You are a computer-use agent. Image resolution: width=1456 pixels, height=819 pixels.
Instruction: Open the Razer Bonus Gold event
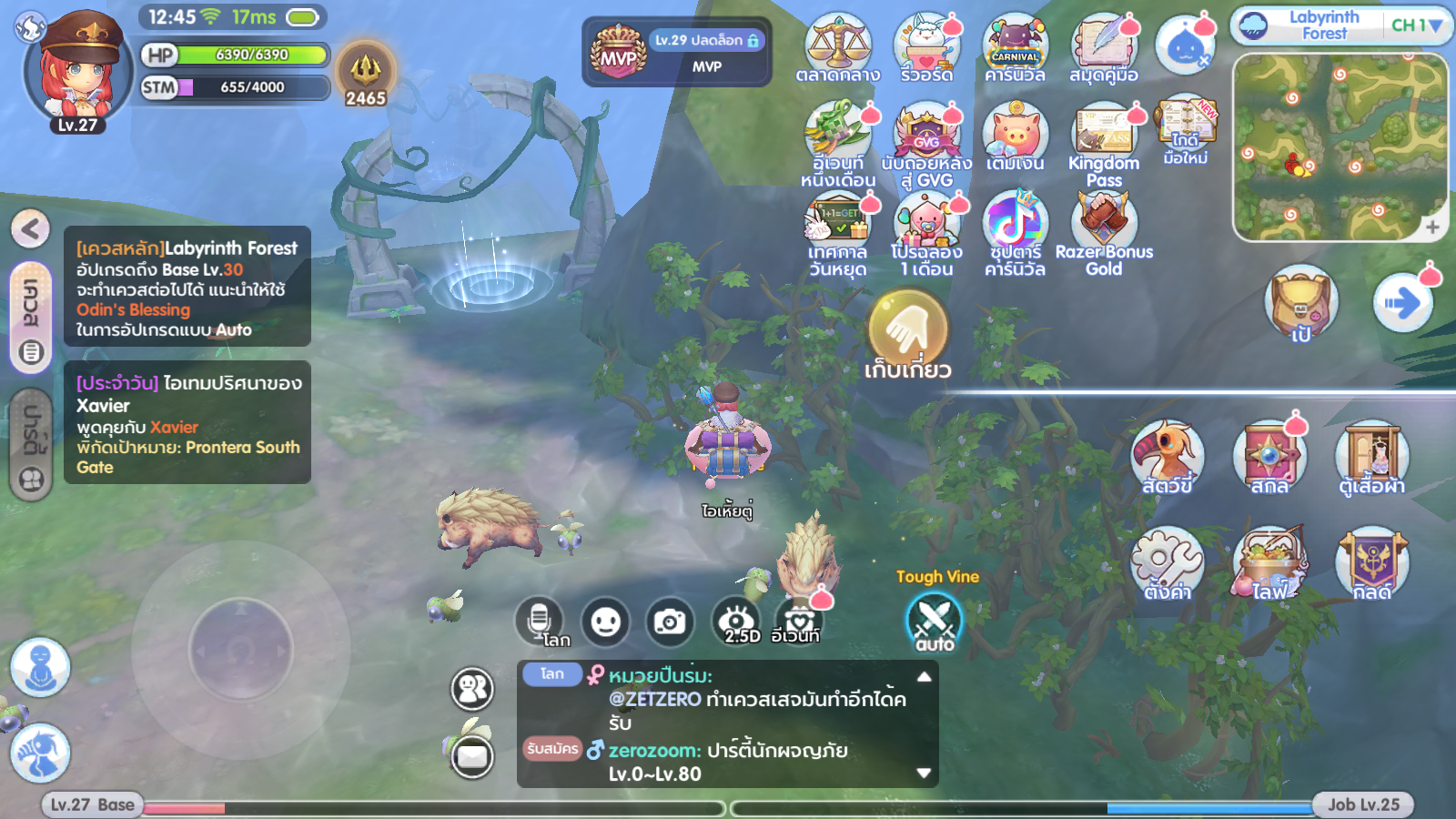click(x=1104, y=232)
